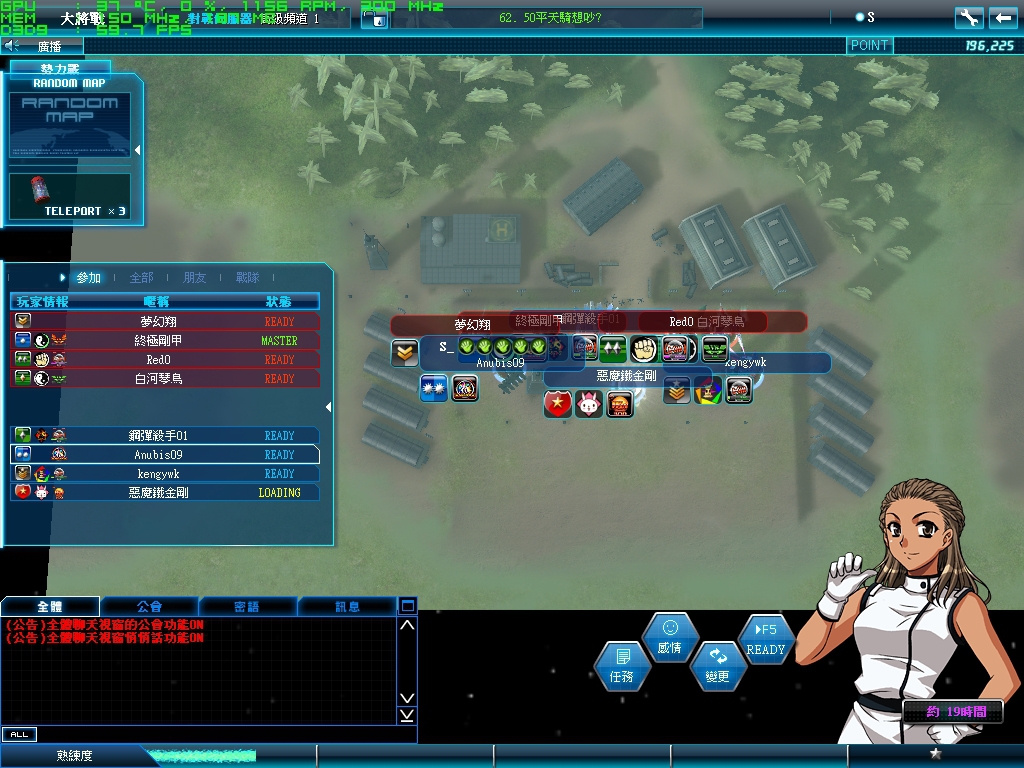The height and width of the screenshot is (768, 1024).
Task: Select the TELEPORT ×3 item
Action: point(70,196)
